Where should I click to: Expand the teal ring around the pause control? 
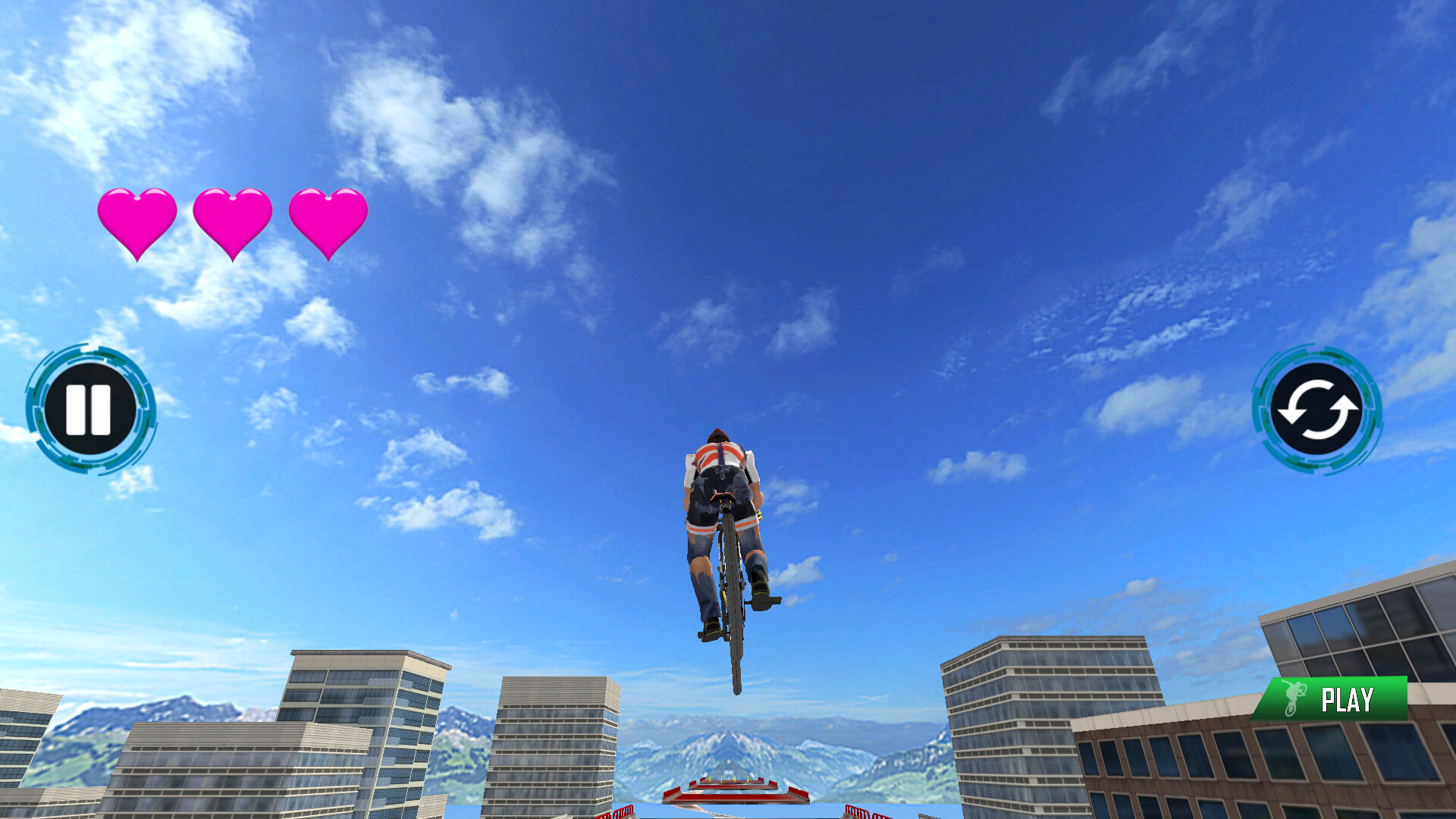pyautogui.click(x=91, y=407)
